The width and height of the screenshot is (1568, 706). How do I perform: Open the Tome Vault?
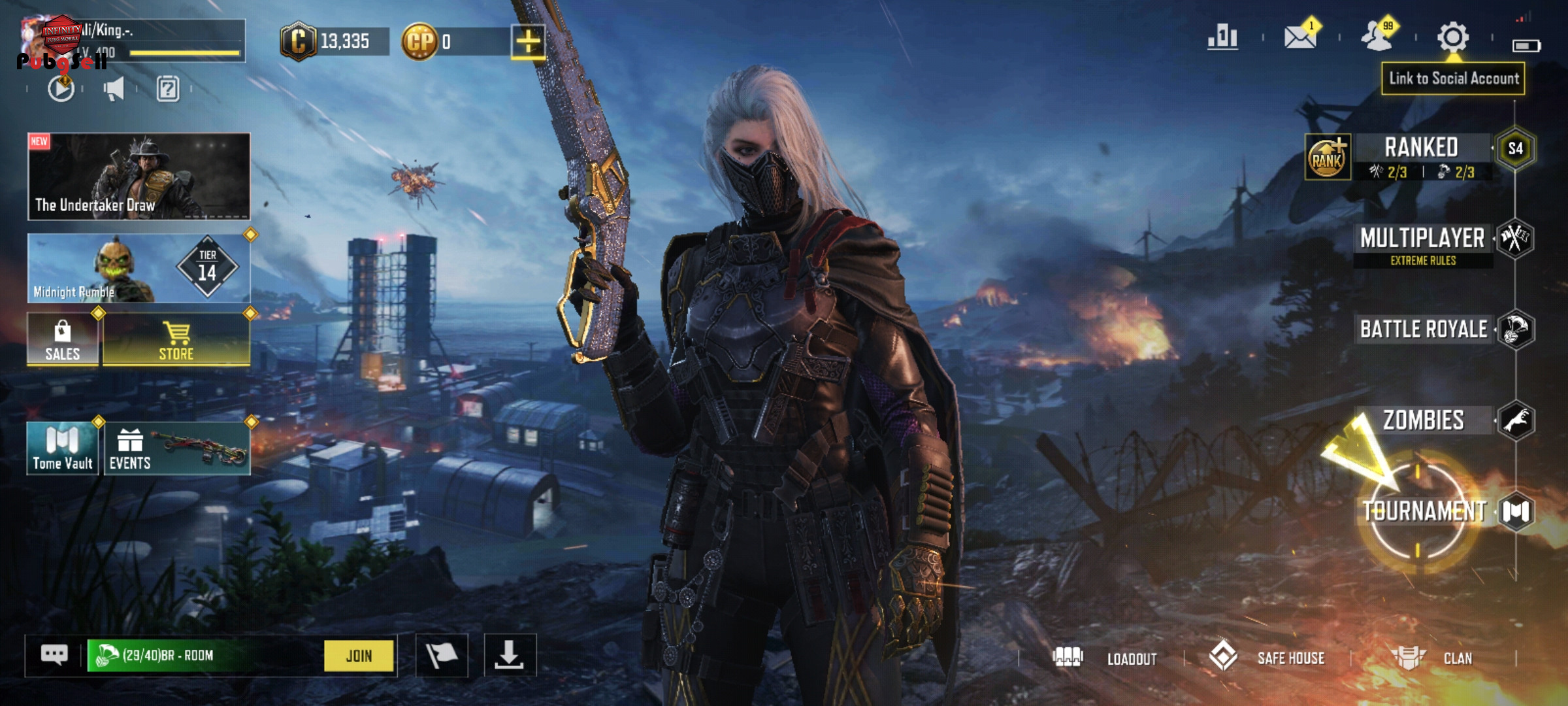tap(63, 448)
